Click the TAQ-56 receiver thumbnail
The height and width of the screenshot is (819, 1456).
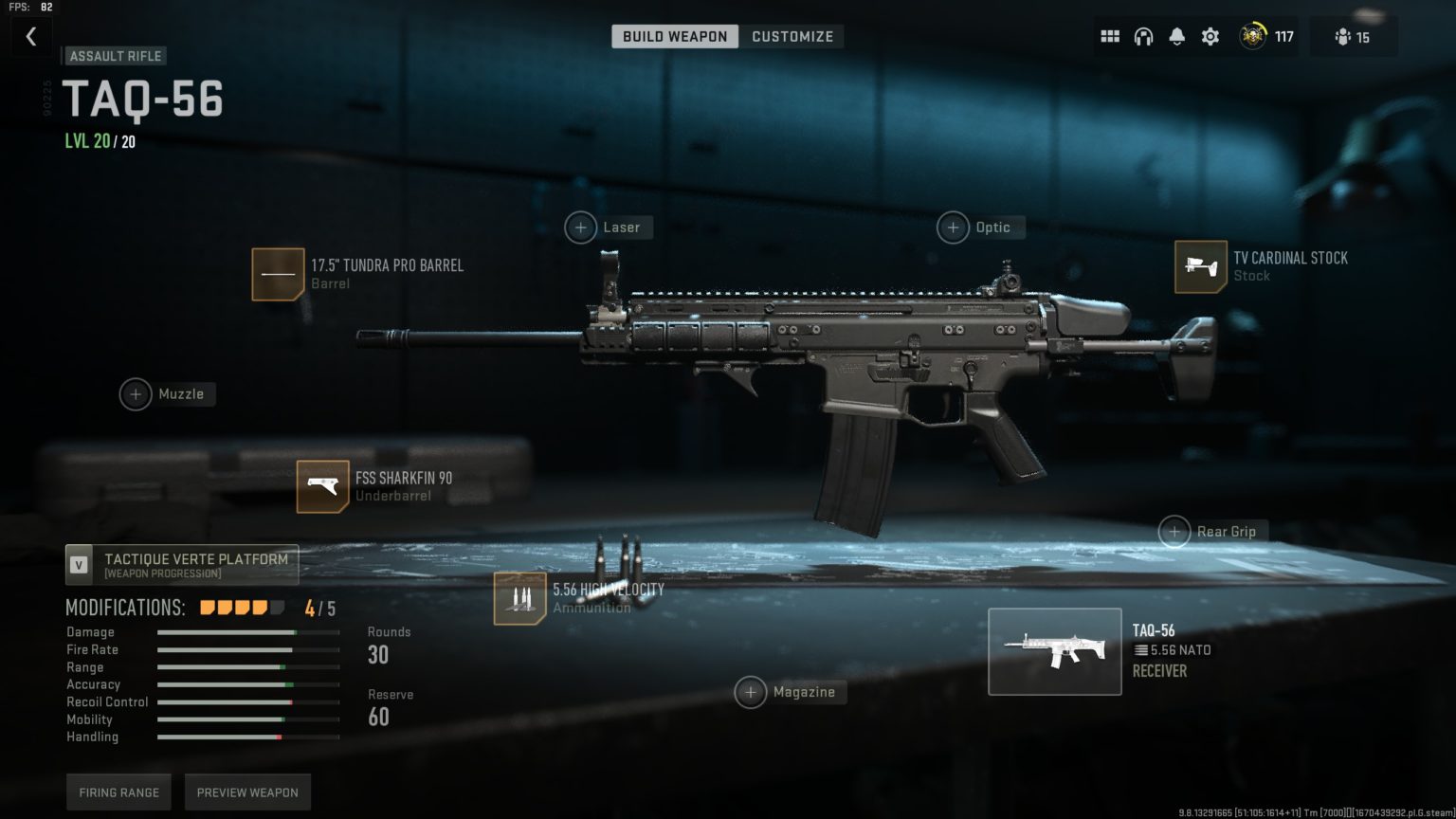[x=1054, y=652]
